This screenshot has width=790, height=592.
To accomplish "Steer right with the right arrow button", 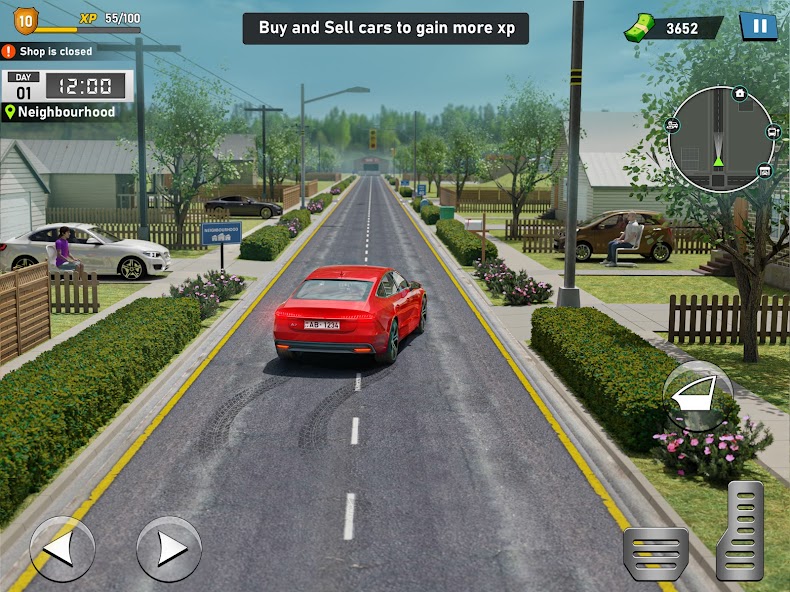I will click(x=169, y=548).
